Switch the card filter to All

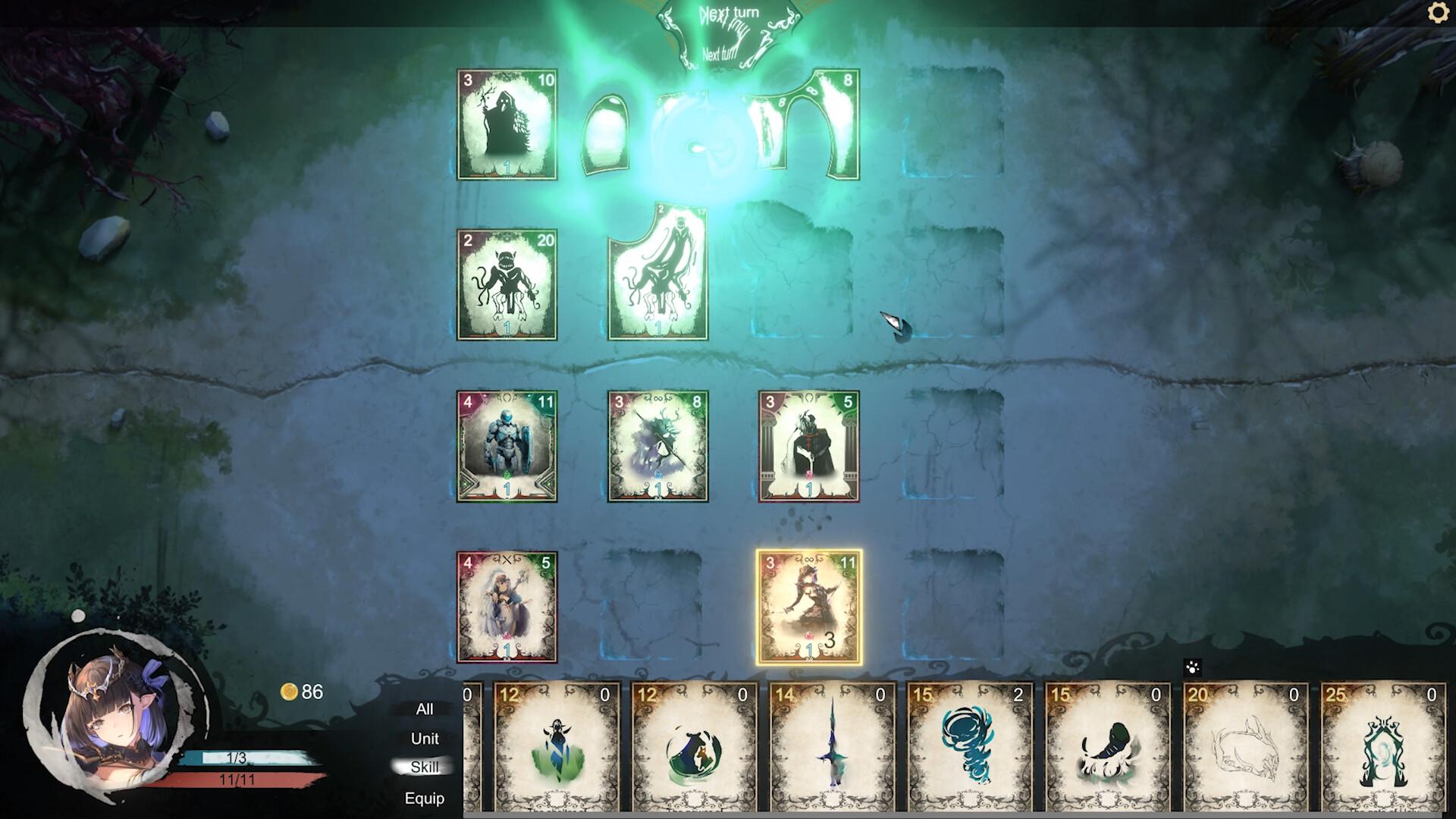click(x=425, y=708)
